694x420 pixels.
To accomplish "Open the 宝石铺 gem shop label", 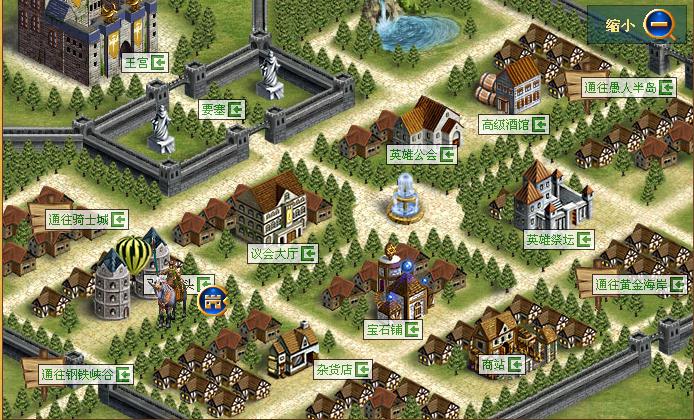I will coord(392,328).
